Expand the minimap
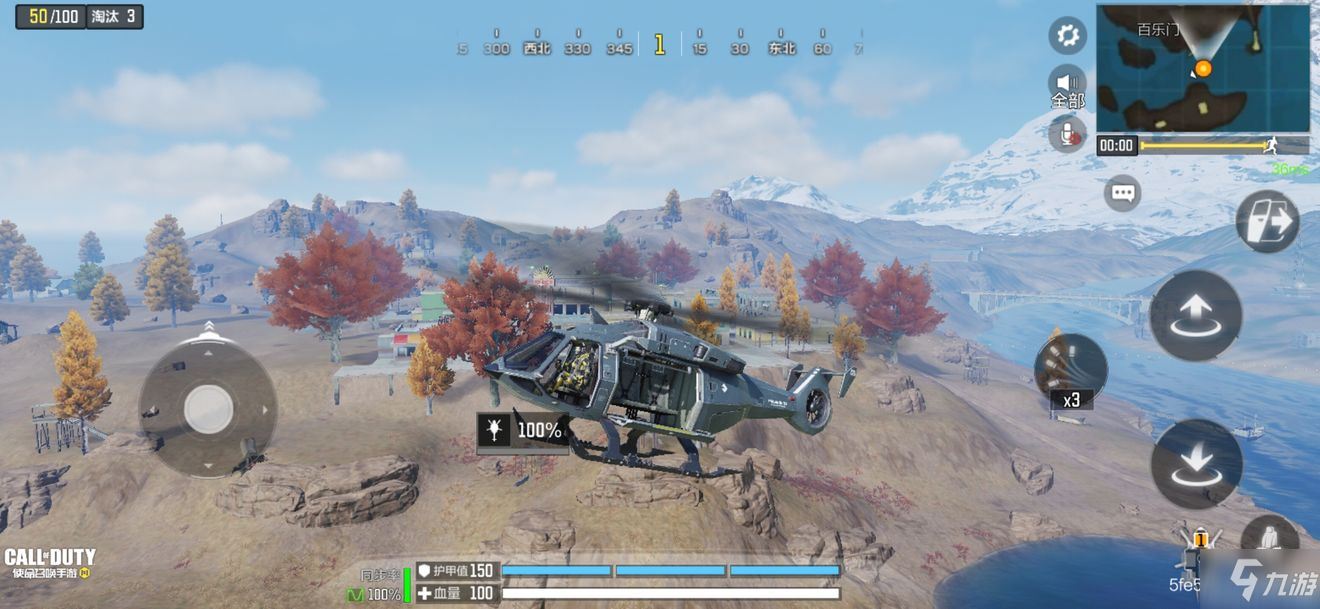 (x=1202, y=67)
